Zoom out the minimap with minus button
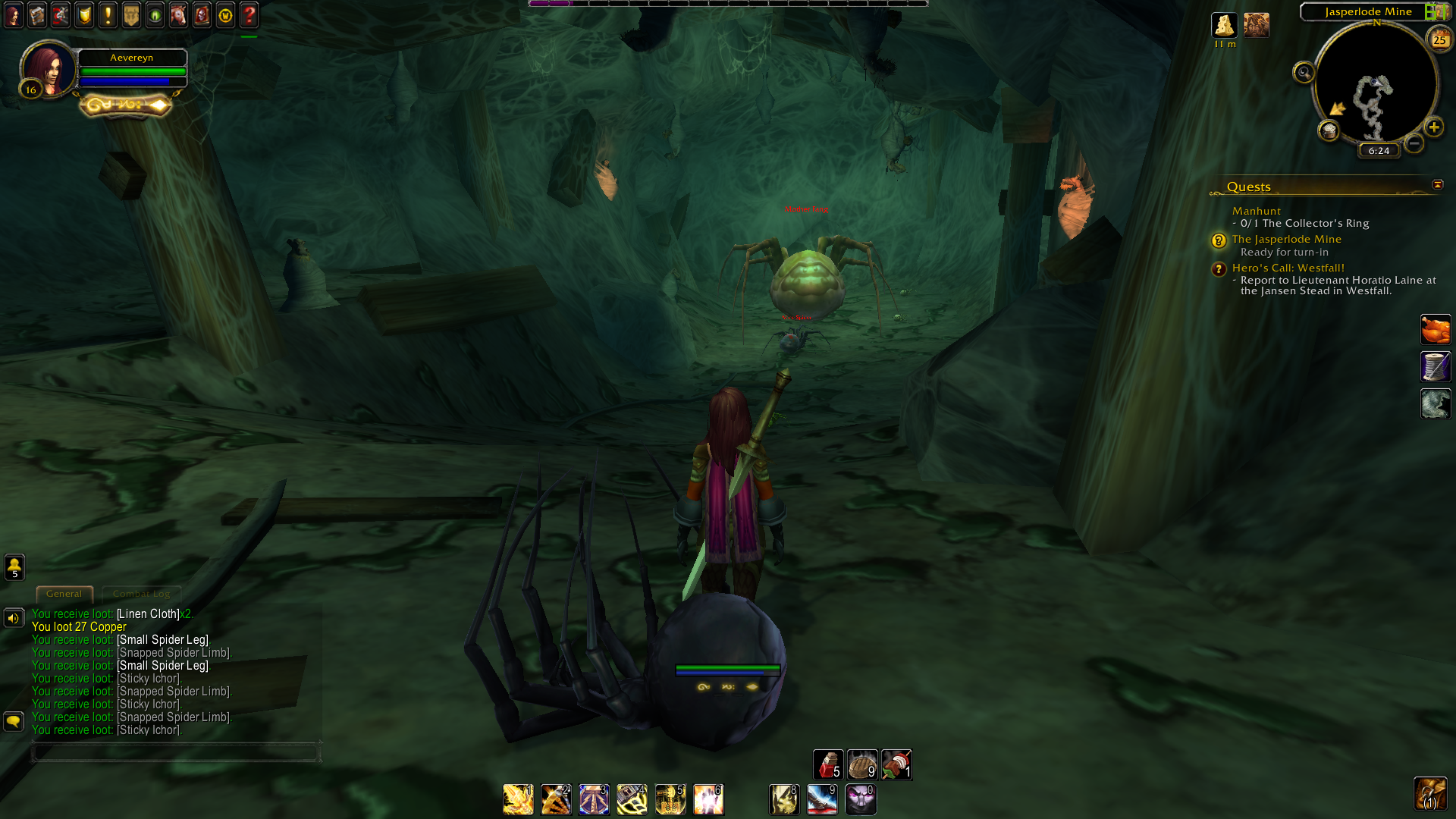 [1414, 143]
